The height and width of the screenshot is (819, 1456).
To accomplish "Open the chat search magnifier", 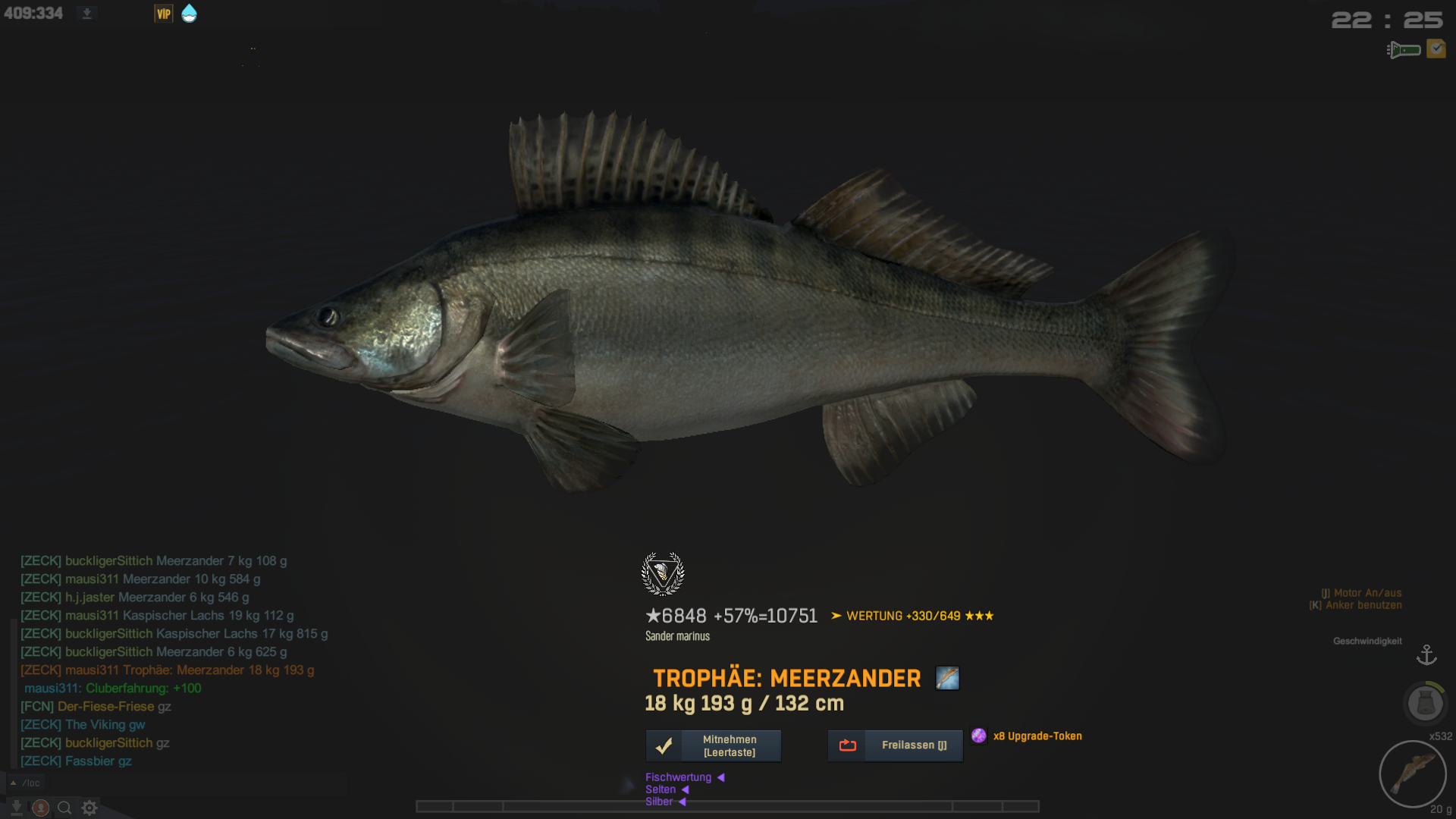I will pos(64,808).
